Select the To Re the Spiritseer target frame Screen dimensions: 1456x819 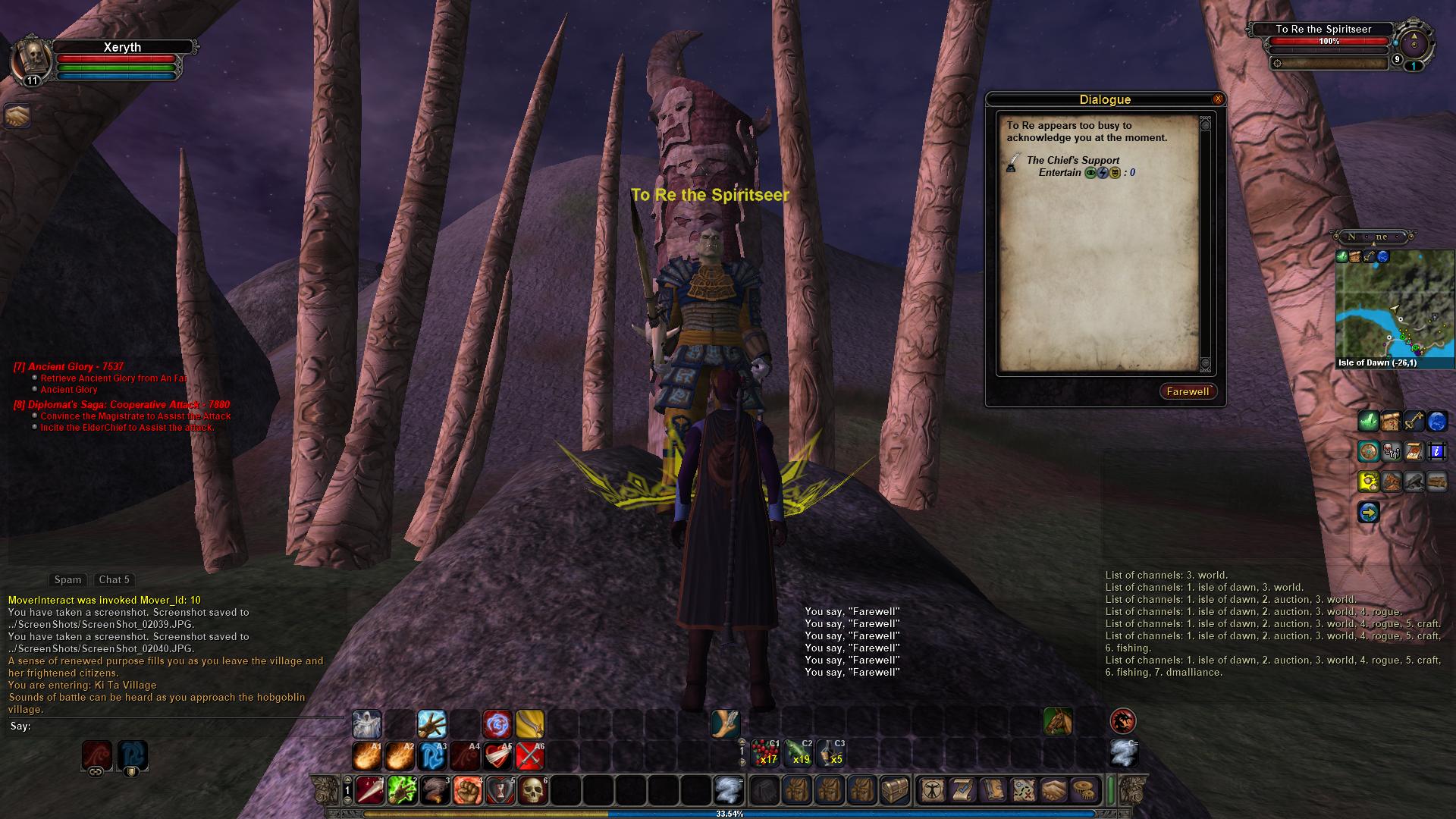[x=1323, y=30]
